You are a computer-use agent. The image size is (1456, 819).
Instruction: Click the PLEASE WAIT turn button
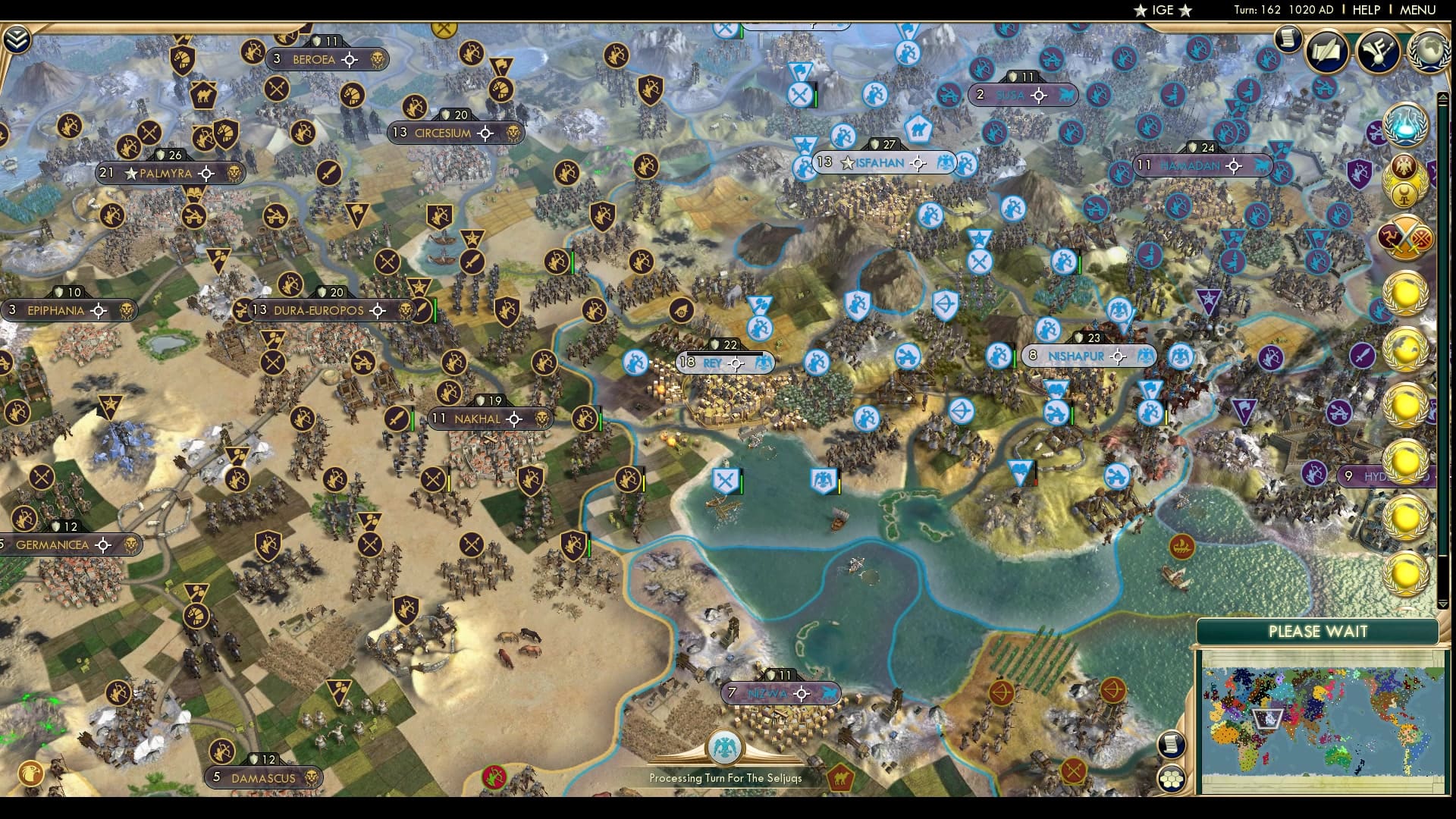1317,632
